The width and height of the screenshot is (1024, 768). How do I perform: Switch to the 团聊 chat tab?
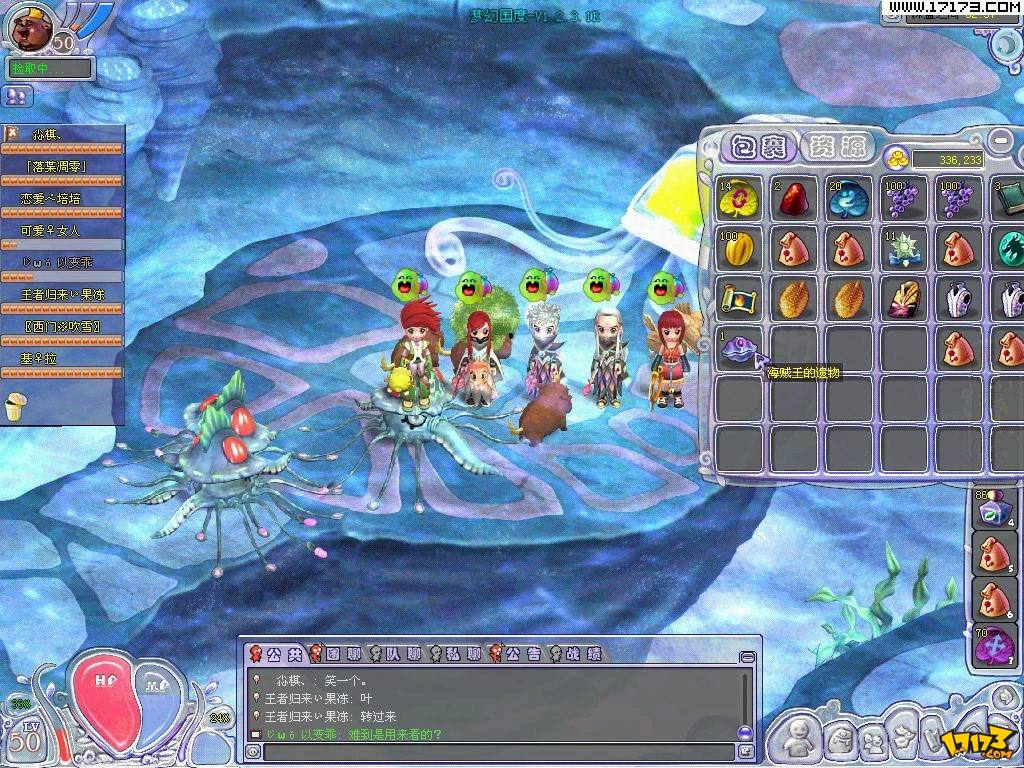pos(335,654)
